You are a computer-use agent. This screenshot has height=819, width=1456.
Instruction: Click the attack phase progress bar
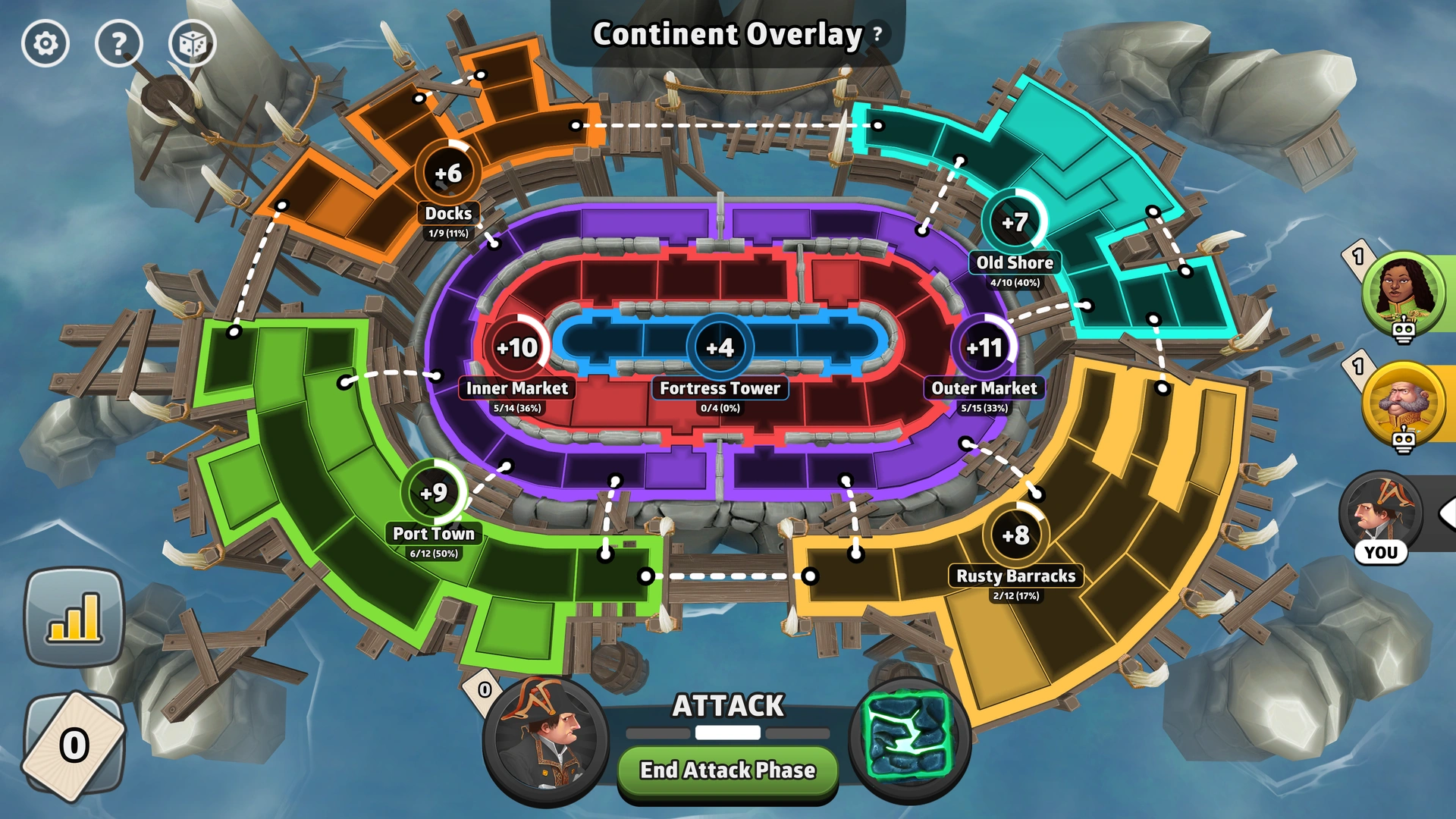click(726, 733)
